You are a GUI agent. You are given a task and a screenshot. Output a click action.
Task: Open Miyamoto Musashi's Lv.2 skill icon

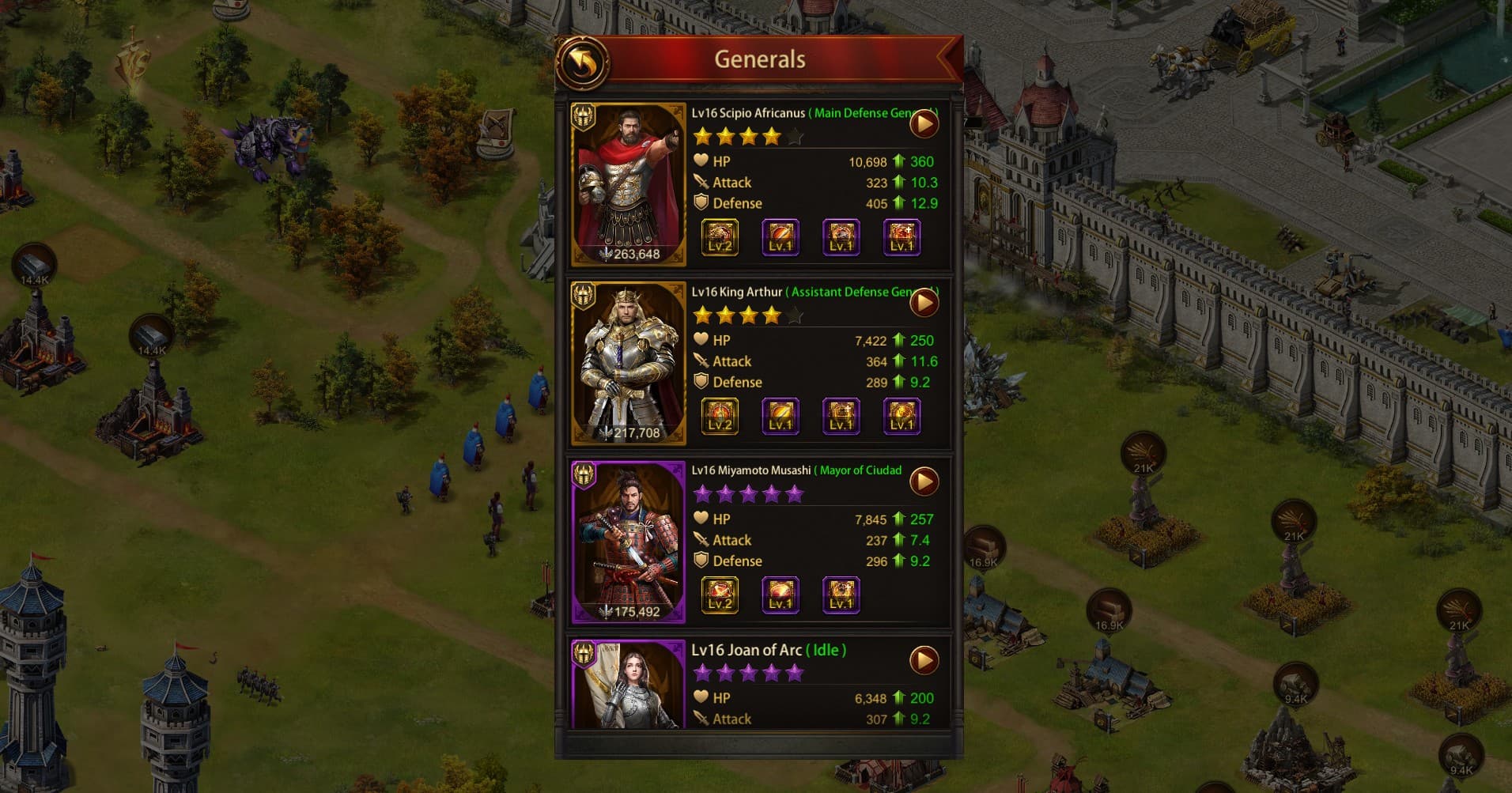pos(719,595)
